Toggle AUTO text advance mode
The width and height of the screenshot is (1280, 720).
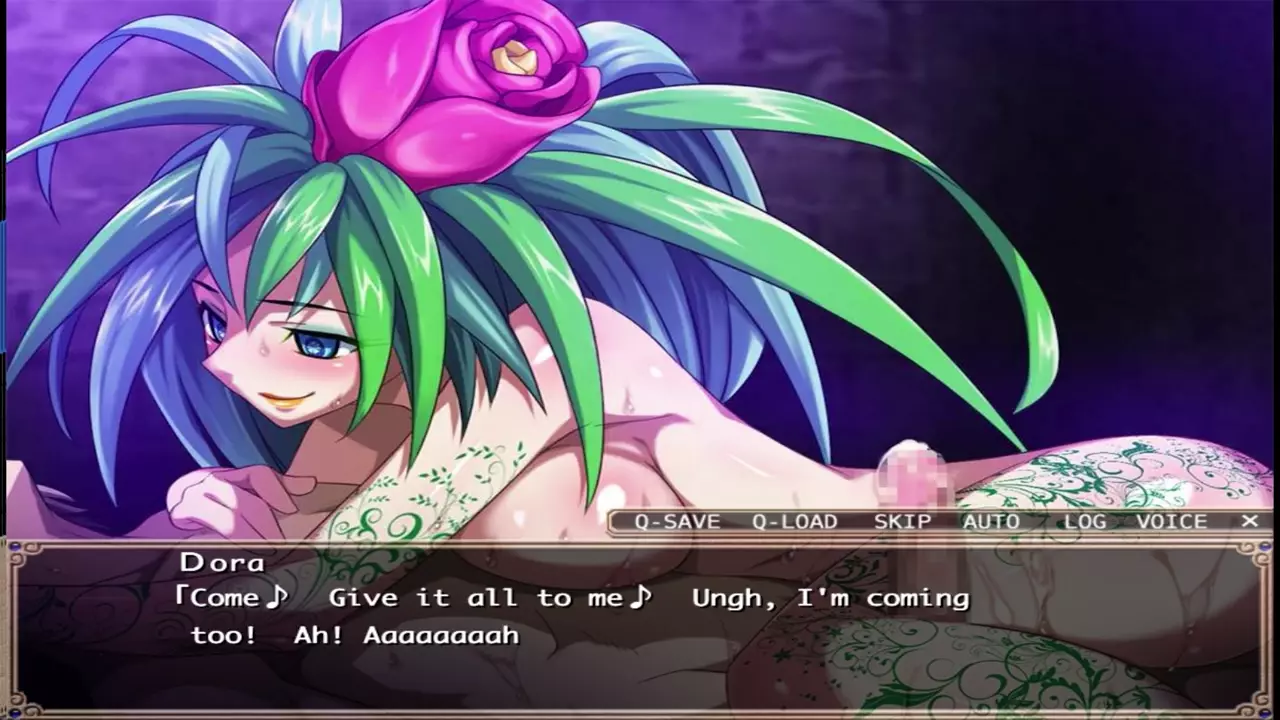[x=991, y=521]
